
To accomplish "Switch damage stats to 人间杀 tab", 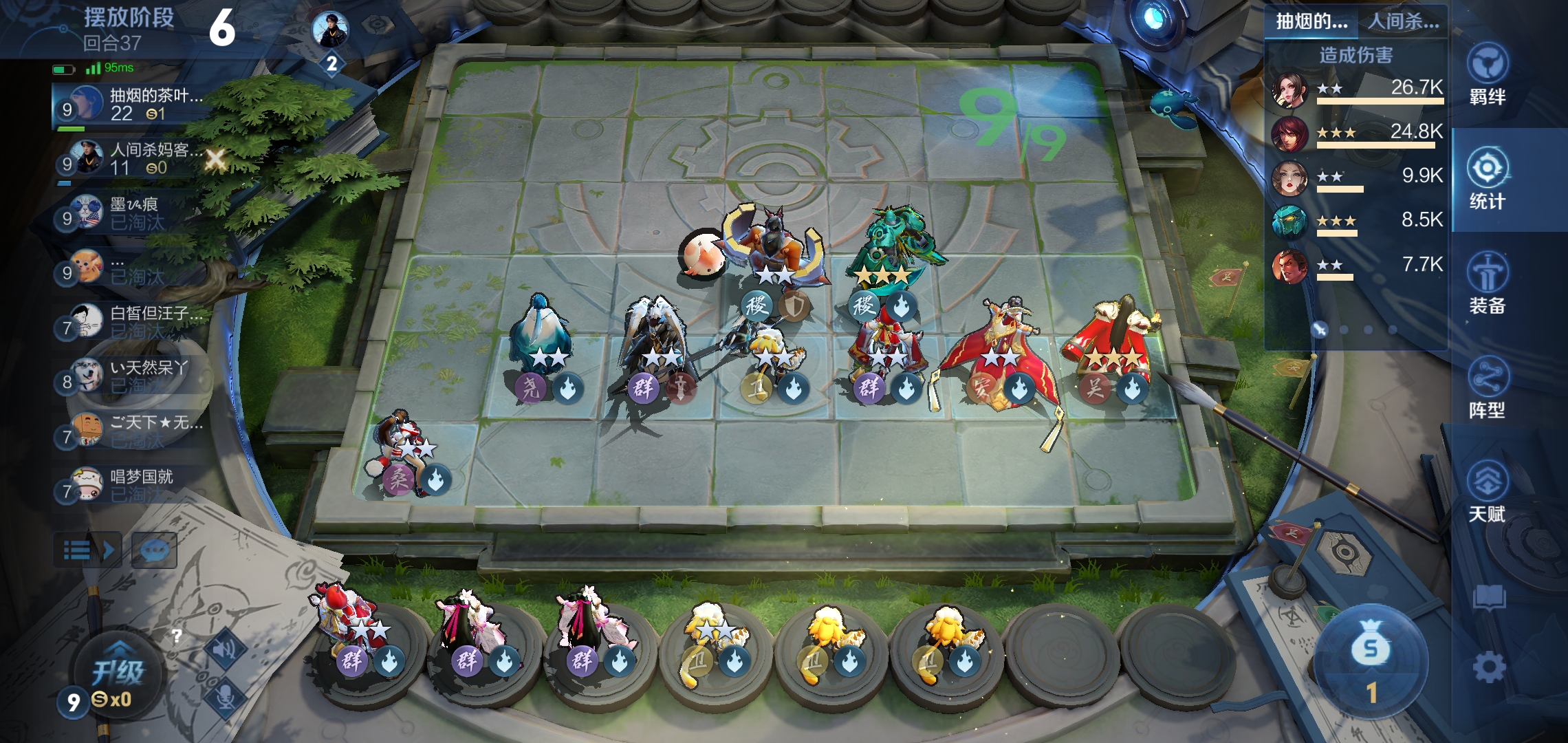I will pyautogui.click(x=1403, y=21).
